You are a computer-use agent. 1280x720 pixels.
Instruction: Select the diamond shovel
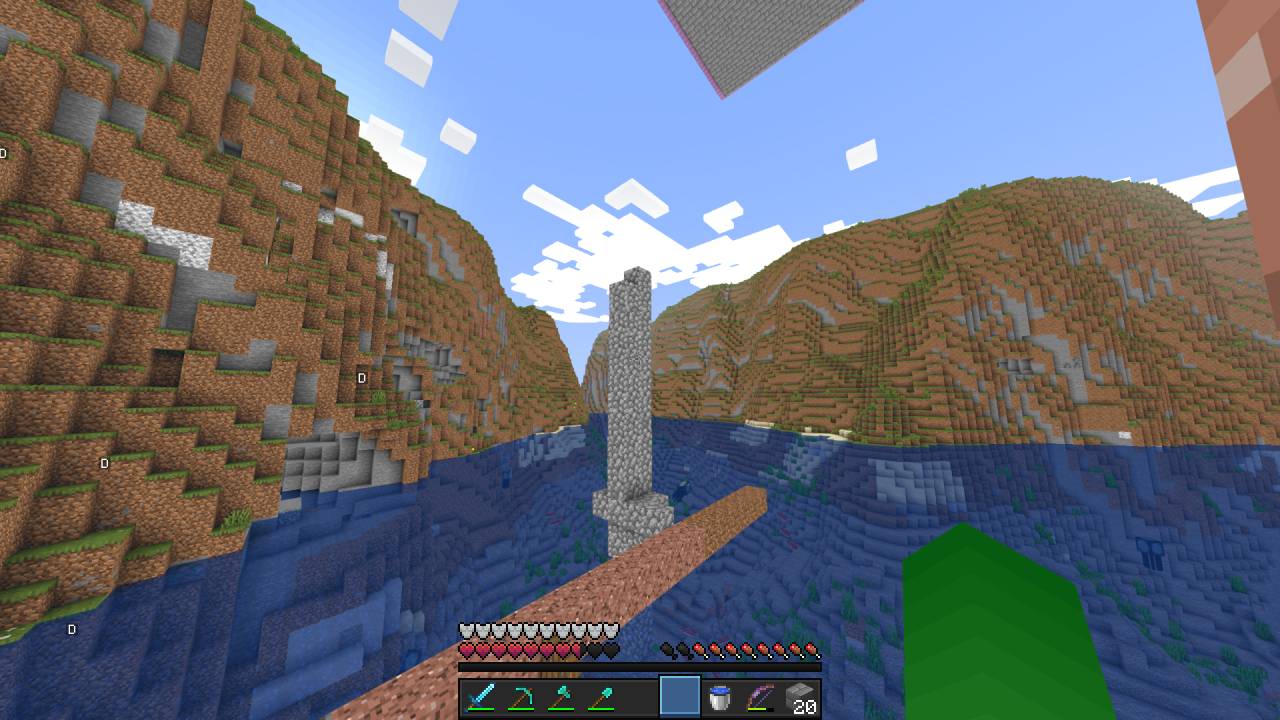click(x=601, y=695)
